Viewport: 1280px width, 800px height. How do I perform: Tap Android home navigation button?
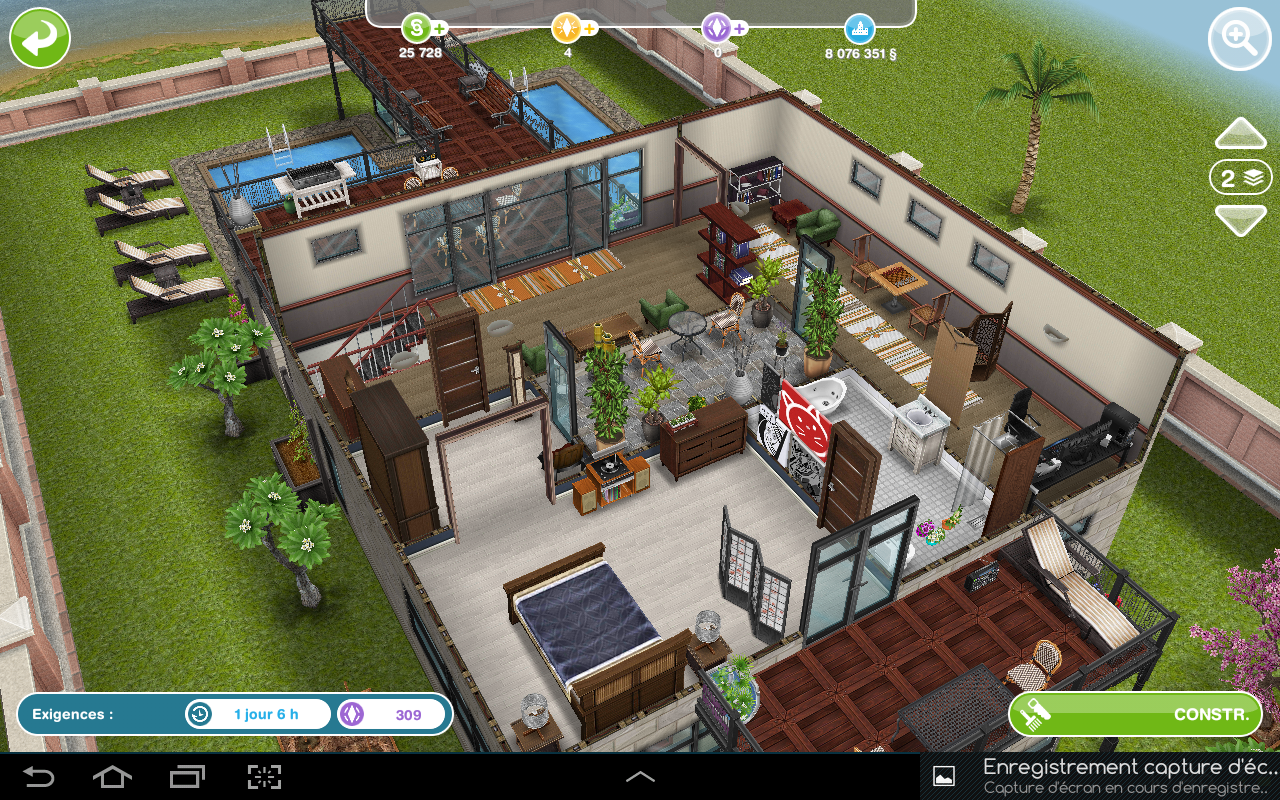tap(112, 777)
